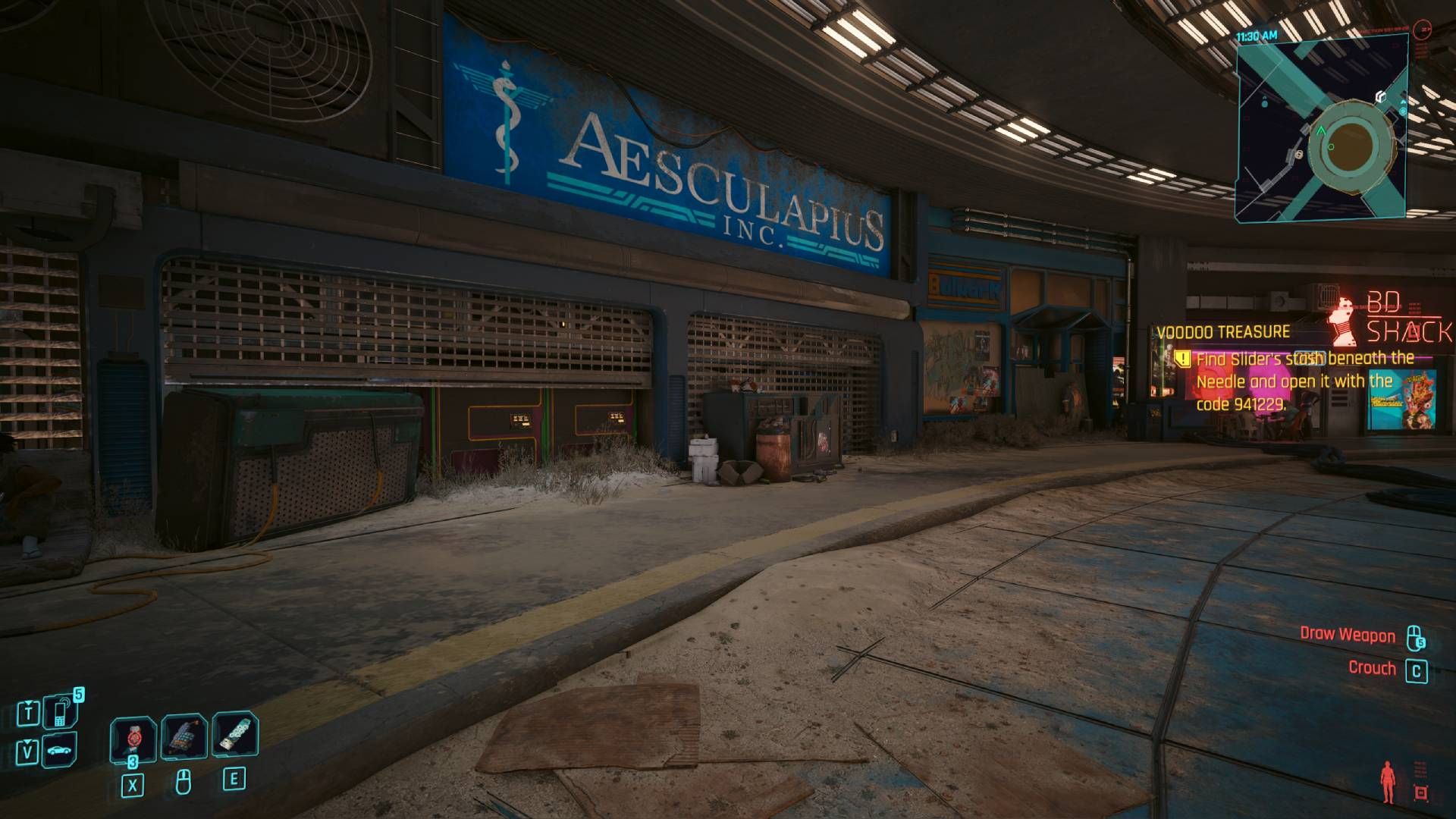Select the phone icon in the hotbar
The width and height of the screenshot is (1456, 819).
click(59, 714)
